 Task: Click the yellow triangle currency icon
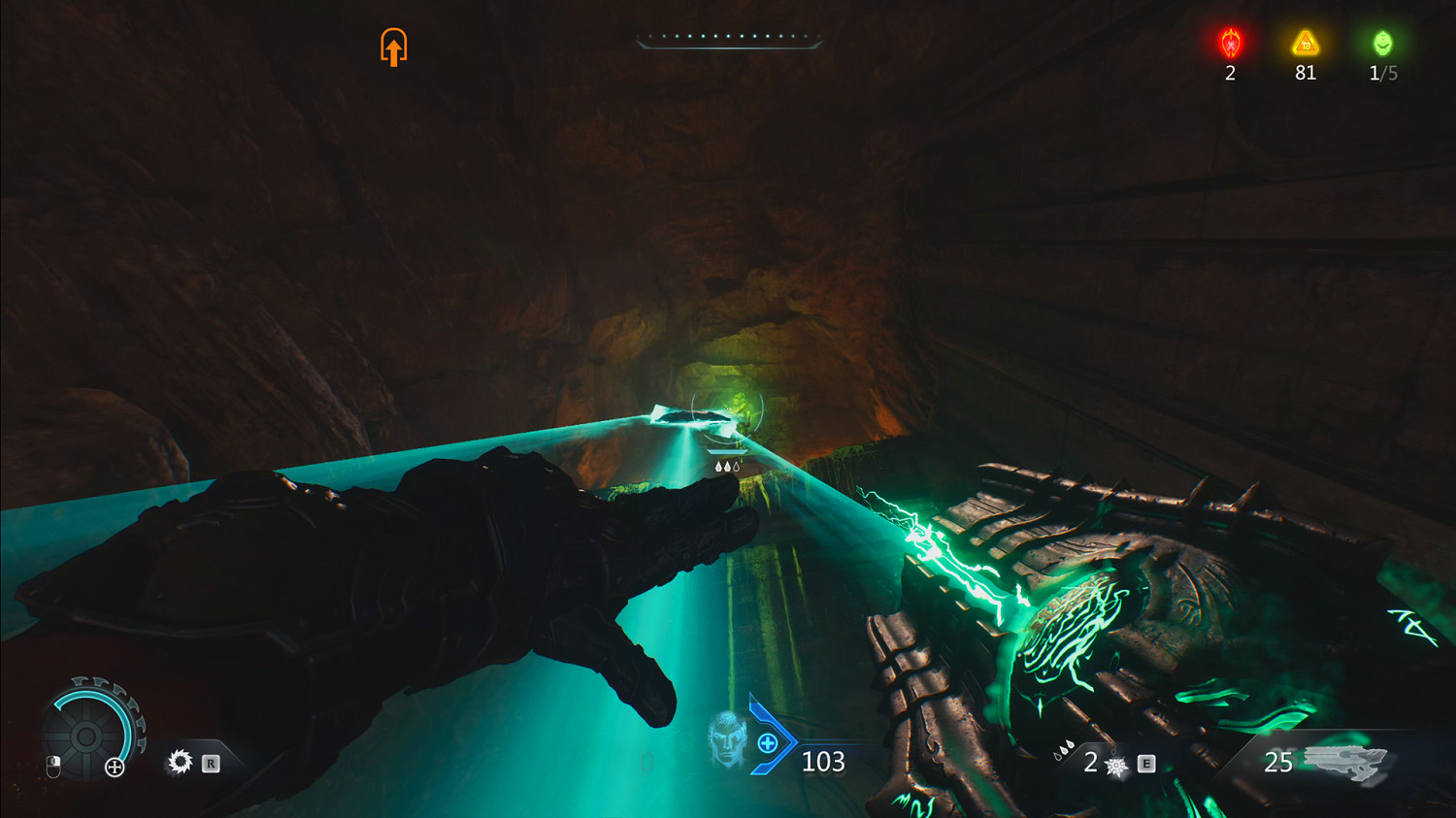pos(1305,44)
